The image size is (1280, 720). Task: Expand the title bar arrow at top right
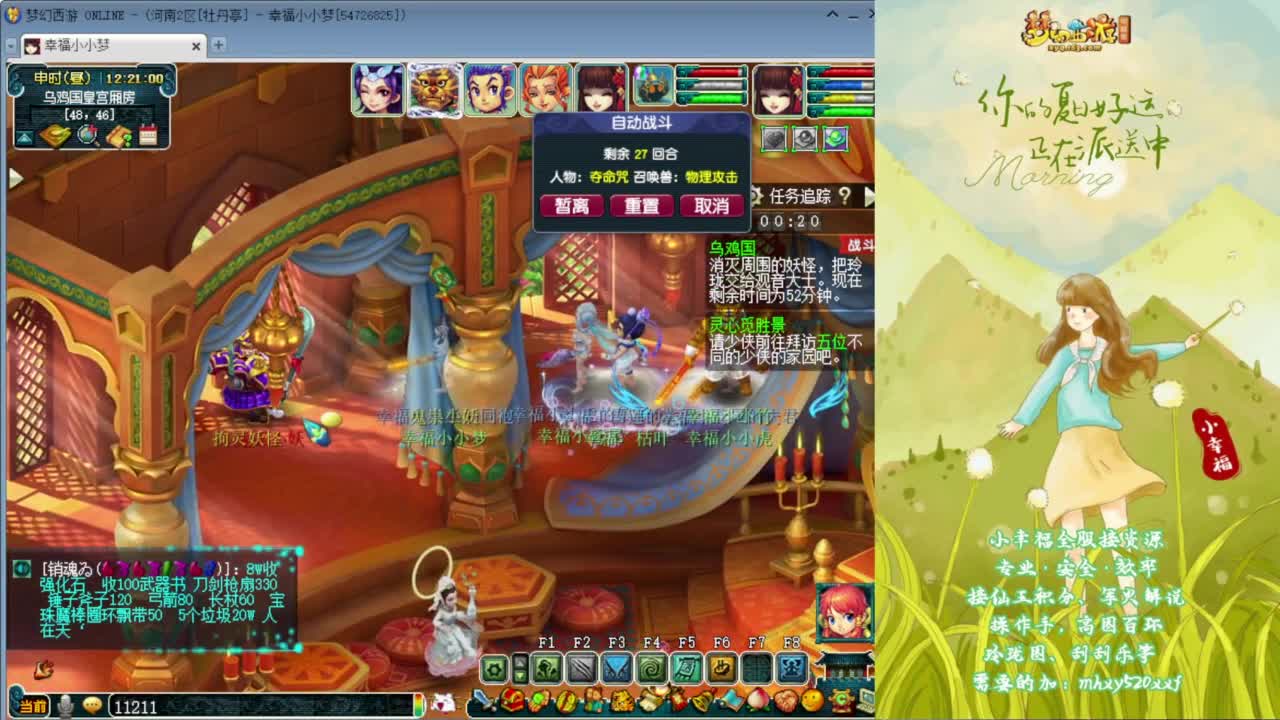tap(832, 14)
